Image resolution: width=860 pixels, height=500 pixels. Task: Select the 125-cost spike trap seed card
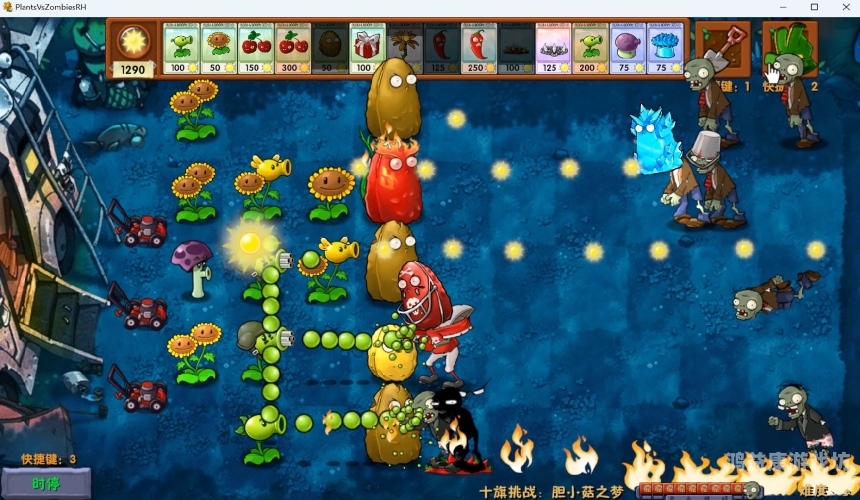553,49
